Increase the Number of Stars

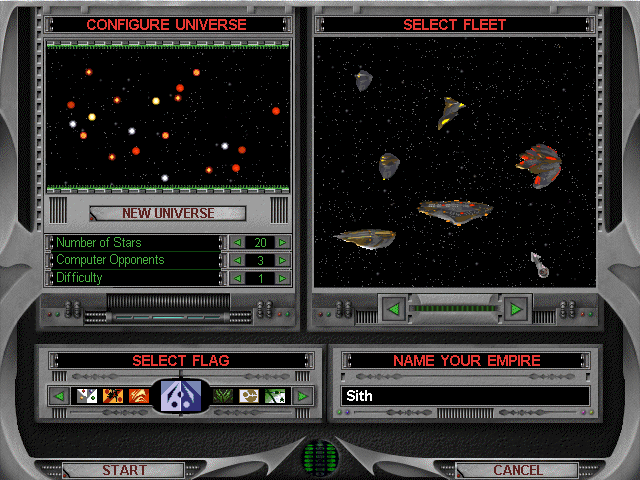283,243
